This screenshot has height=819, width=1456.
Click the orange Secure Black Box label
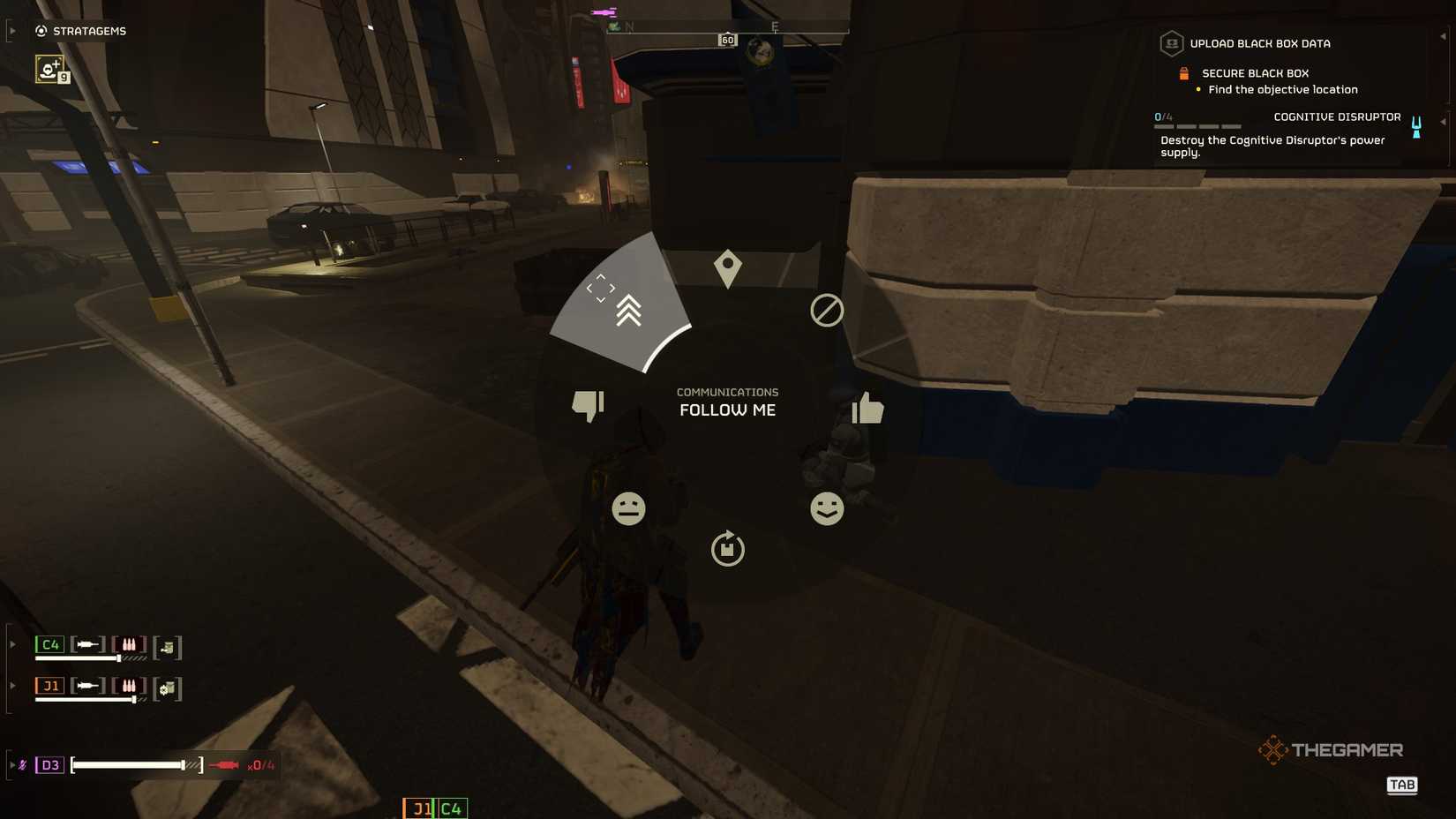point(1254,72)
